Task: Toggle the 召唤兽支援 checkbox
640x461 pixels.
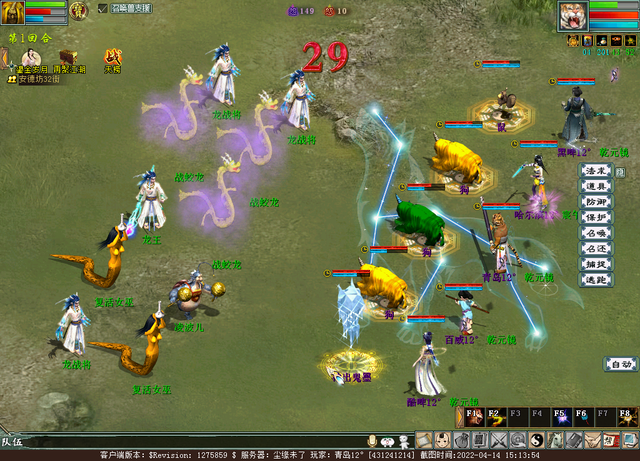Action: point(104,8)
